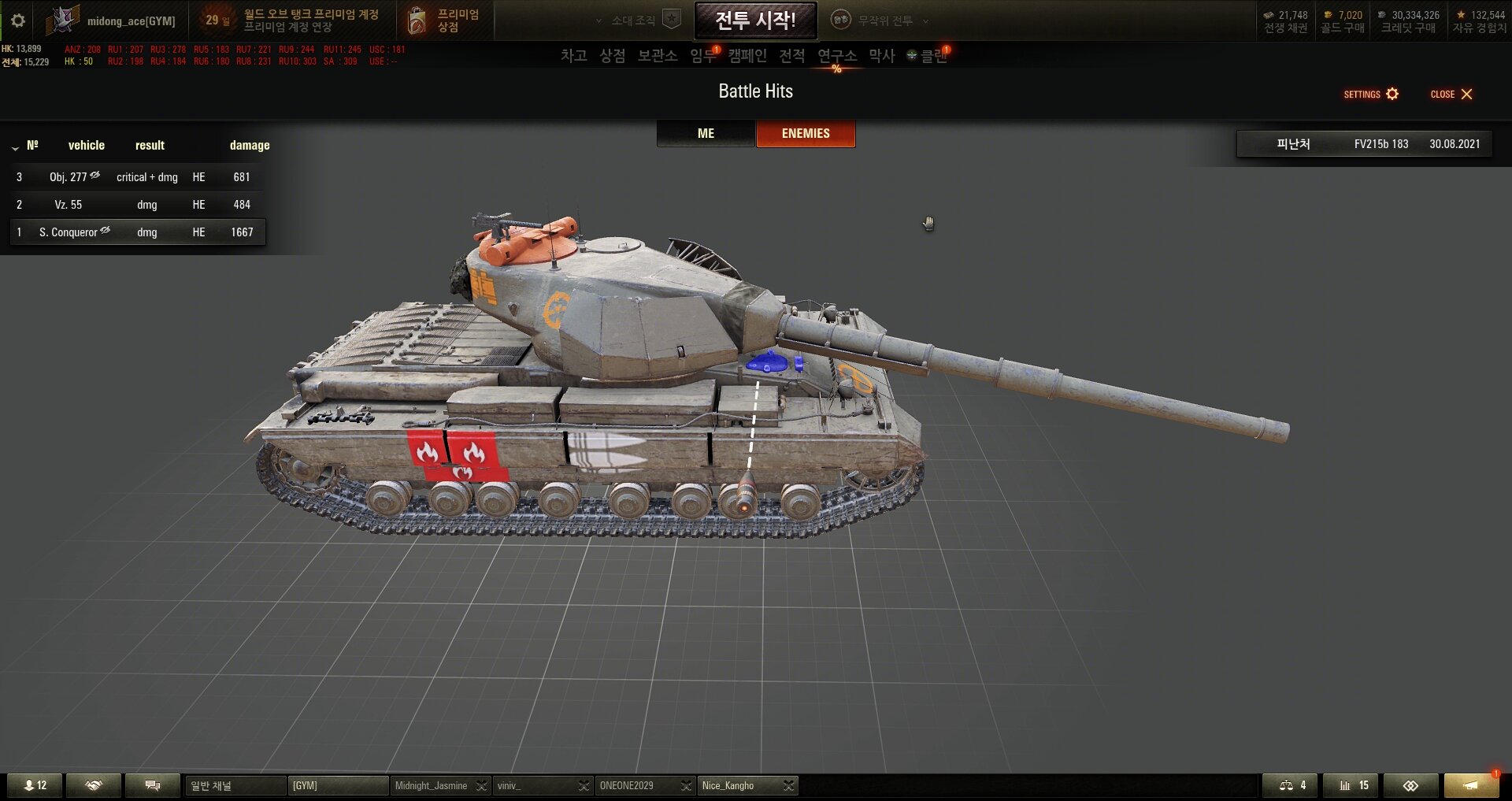Open the 연구소 tech tree menu
This screenshot has width=1512, height=801.
[836, 56]
